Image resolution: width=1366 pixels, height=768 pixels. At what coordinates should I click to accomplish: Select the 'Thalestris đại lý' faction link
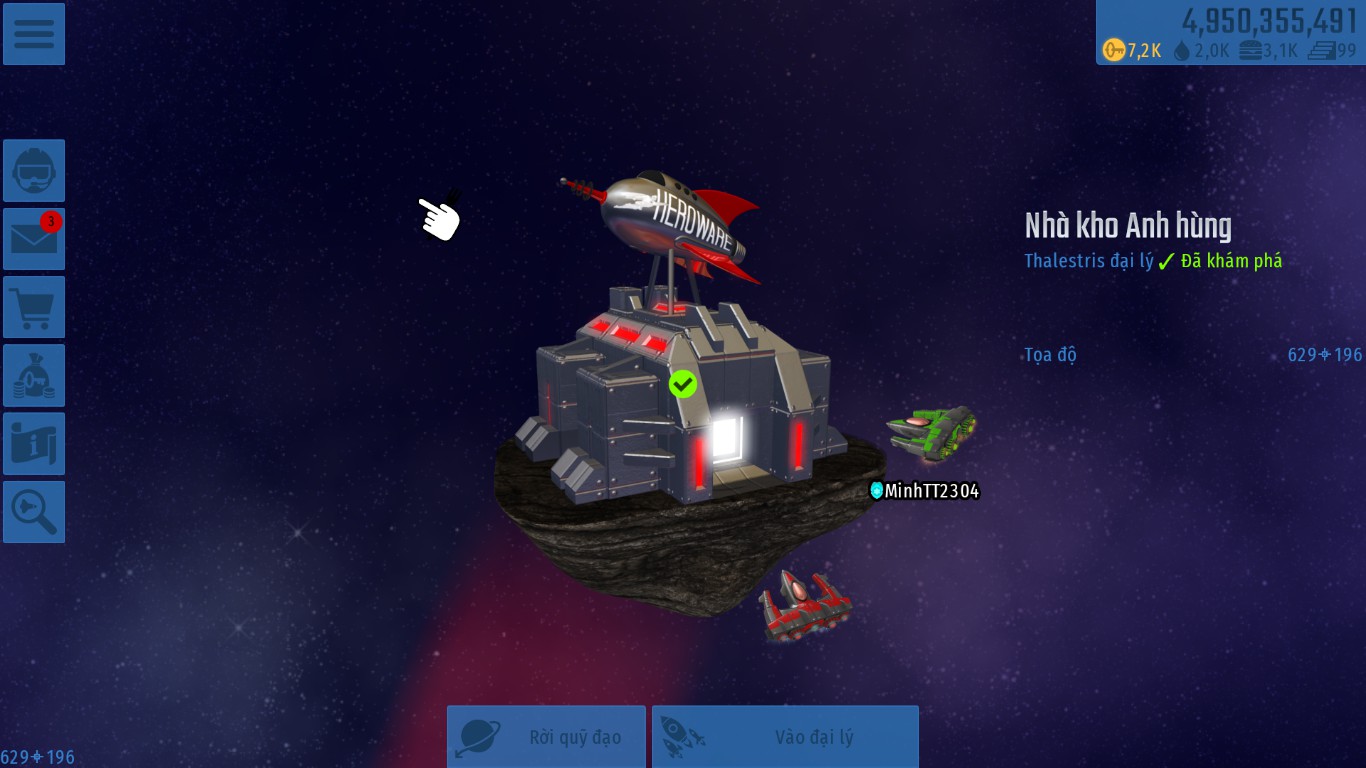point(1088,261)
